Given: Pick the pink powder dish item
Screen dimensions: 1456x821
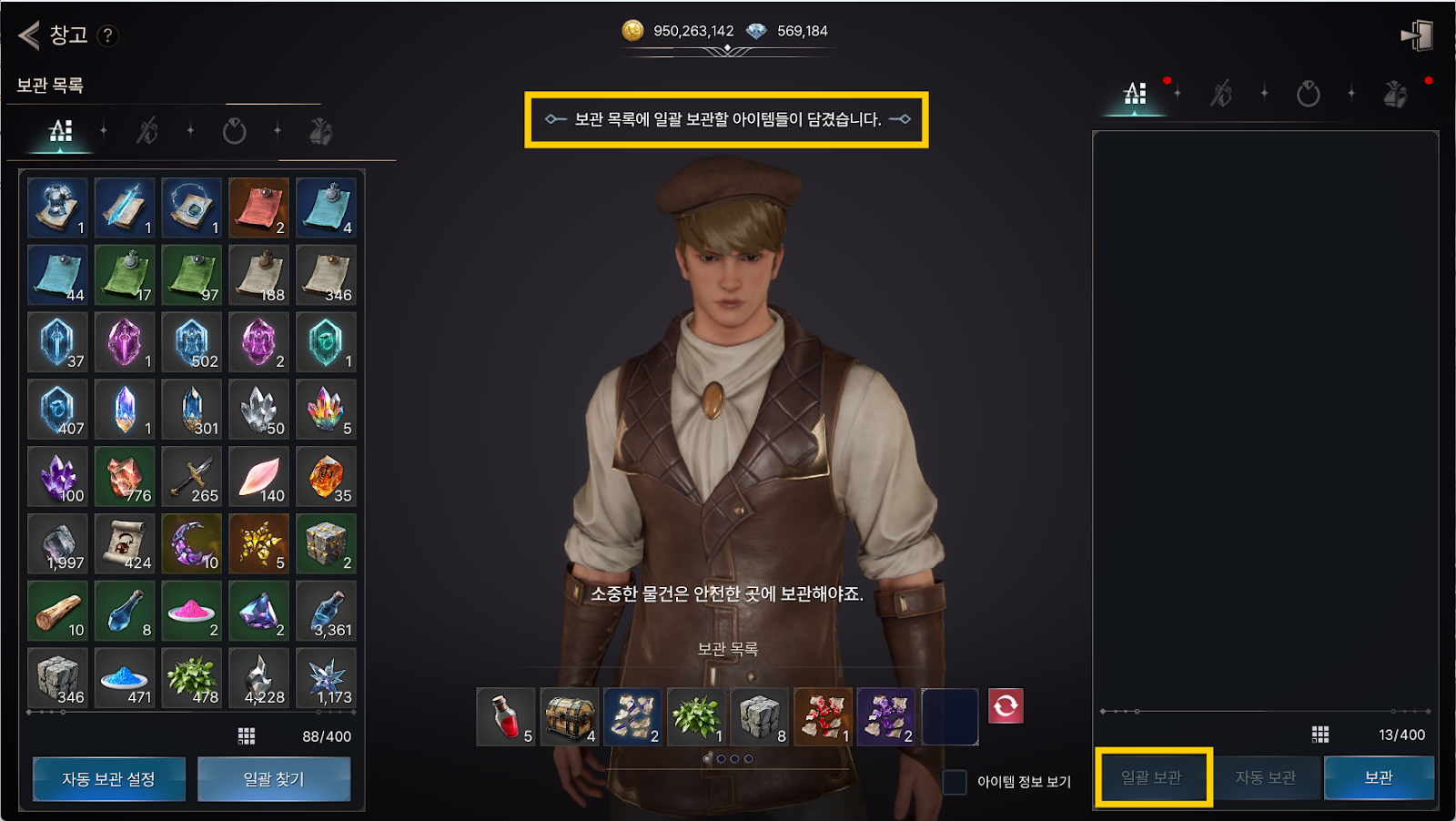Looking at the screenshot, I should pos(192,612).
